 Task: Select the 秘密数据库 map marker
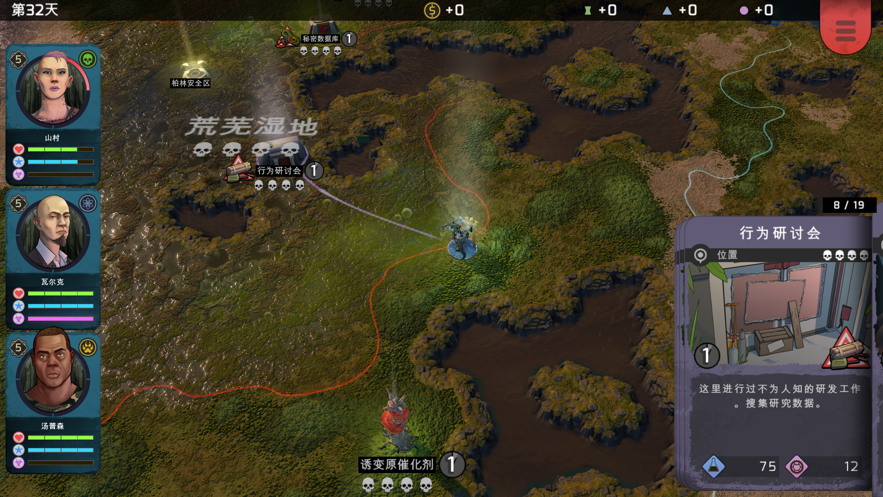tap(320, 39)
